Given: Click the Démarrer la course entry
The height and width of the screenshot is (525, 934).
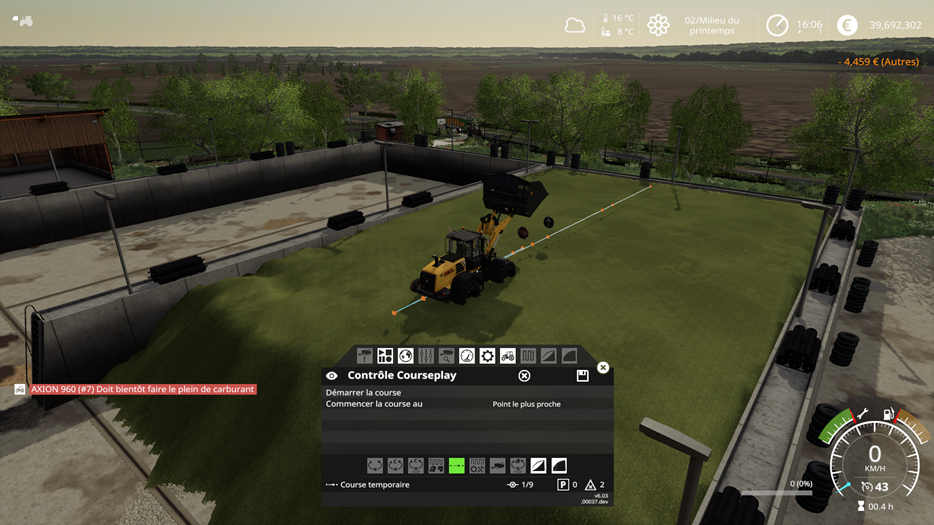Looking at the screenshot, I should (363, 393).
